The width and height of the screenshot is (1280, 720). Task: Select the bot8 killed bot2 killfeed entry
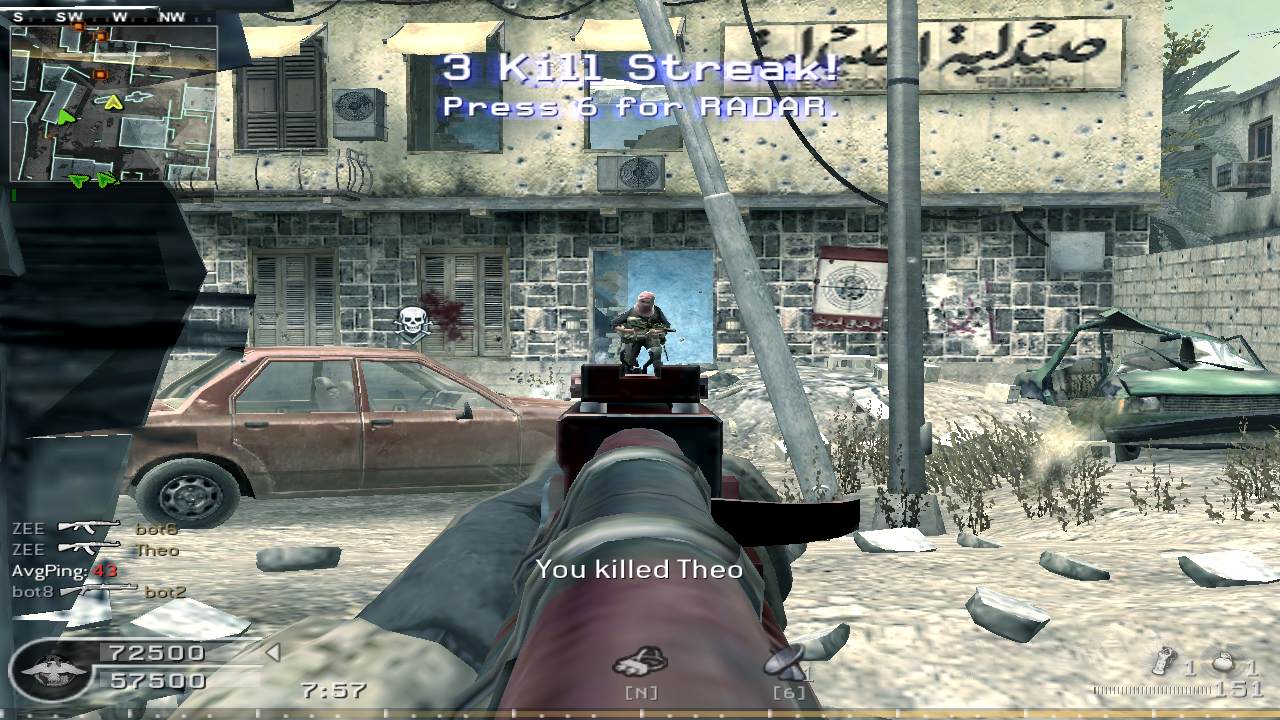pos(99,591)
